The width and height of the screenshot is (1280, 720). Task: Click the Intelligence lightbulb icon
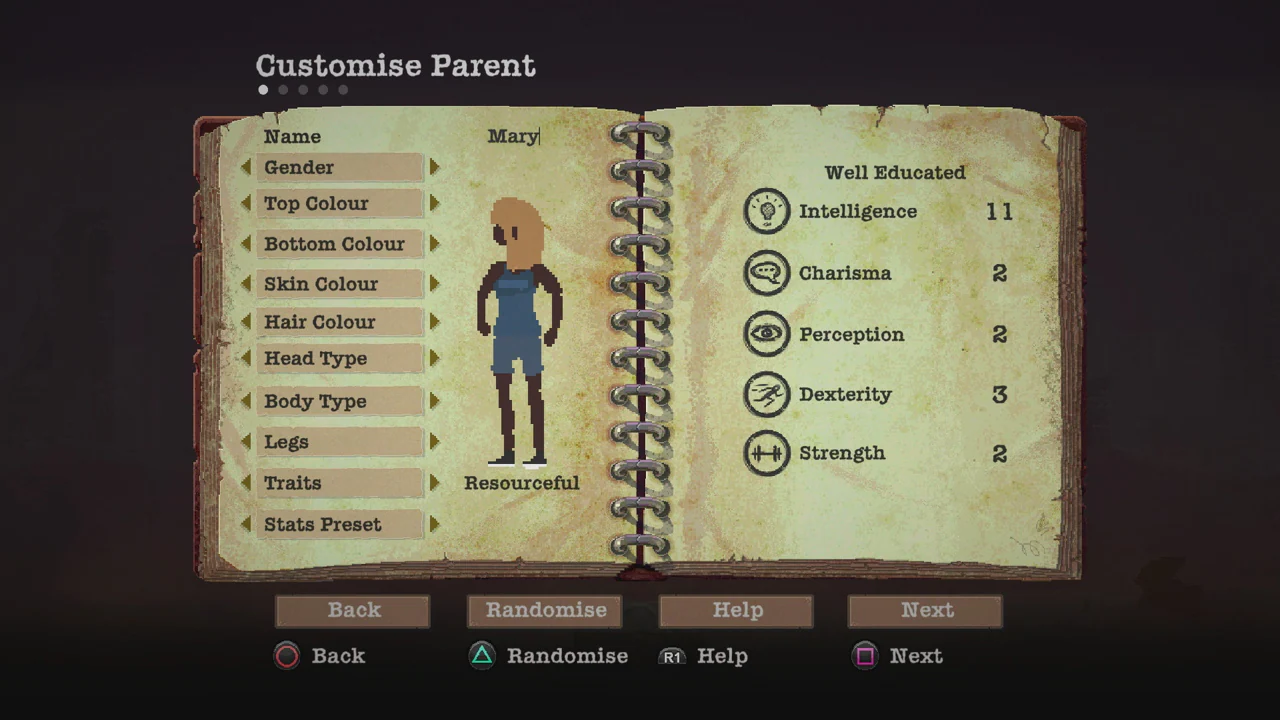click(767, 211)
